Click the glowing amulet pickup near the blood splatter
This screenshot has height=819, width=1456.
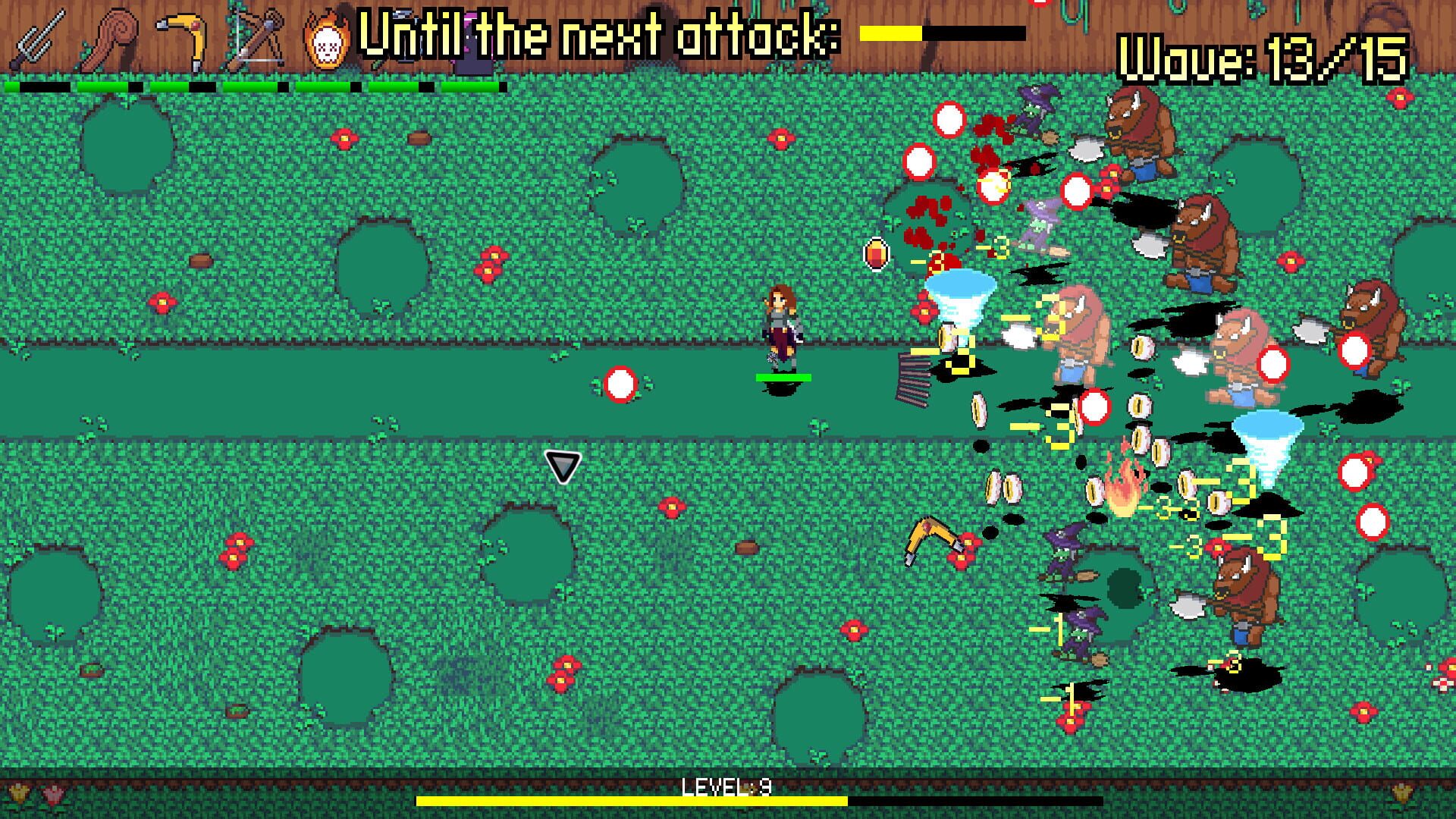pyautogui.click(x=876, y=255)
